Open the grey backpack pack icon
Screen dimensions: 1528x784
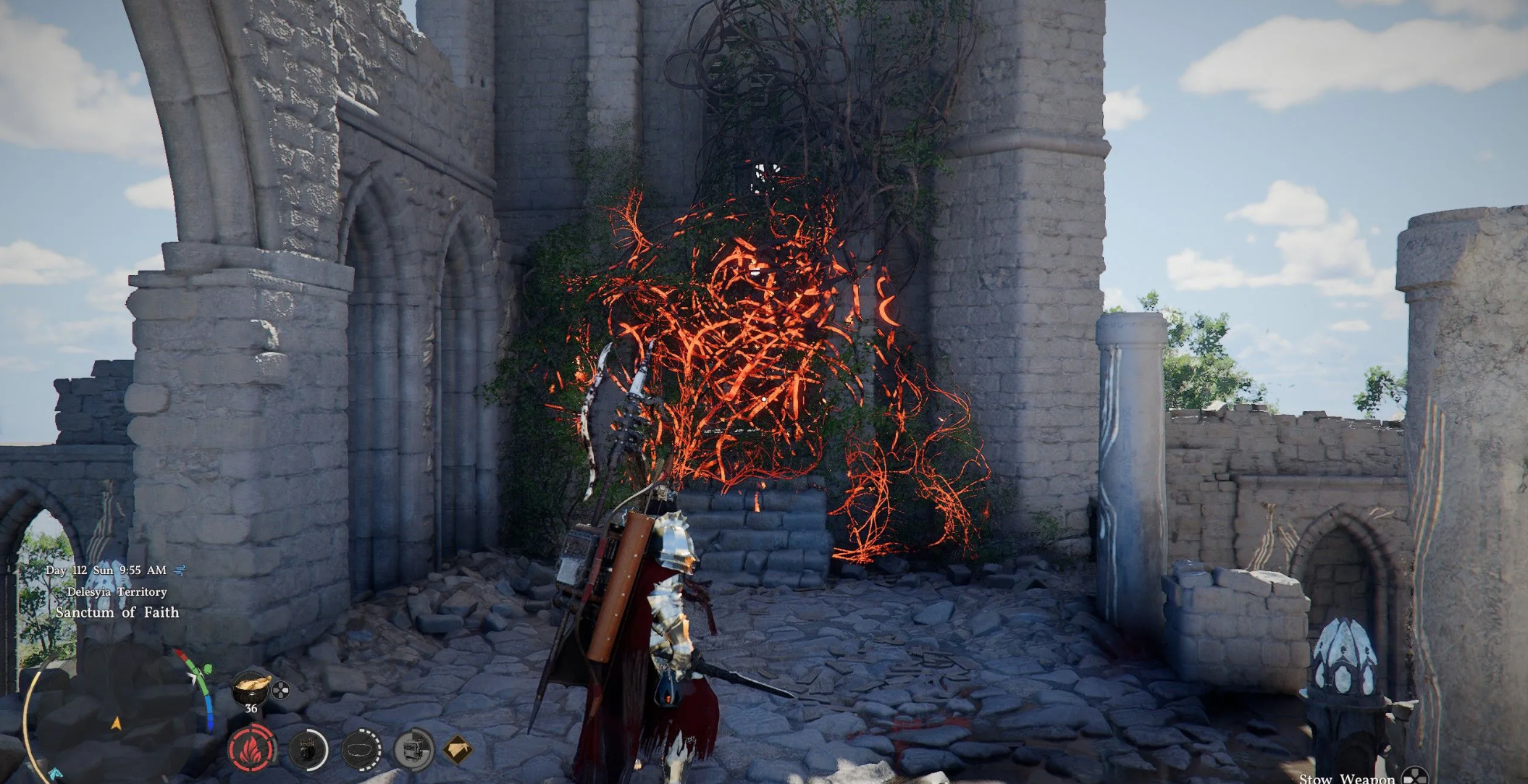point(414,749)
